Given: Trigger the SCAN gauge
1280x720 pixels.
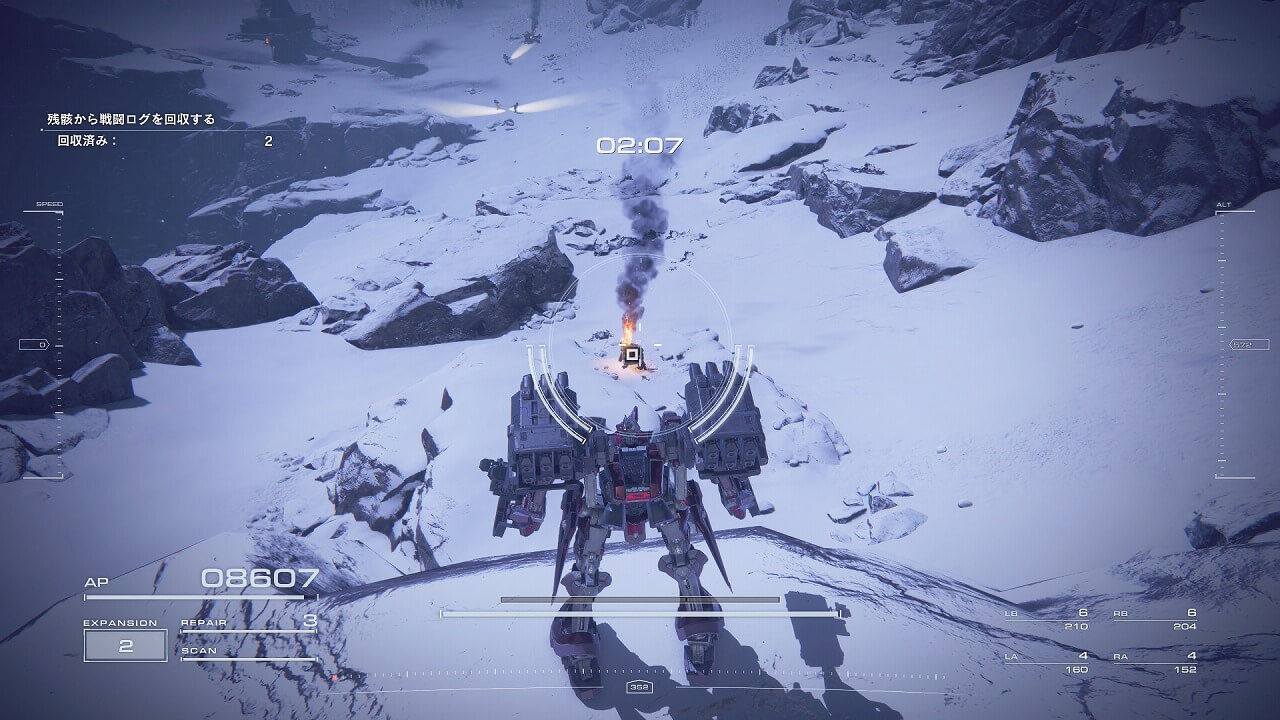Looking at the screenshot, I should point(248,653).
